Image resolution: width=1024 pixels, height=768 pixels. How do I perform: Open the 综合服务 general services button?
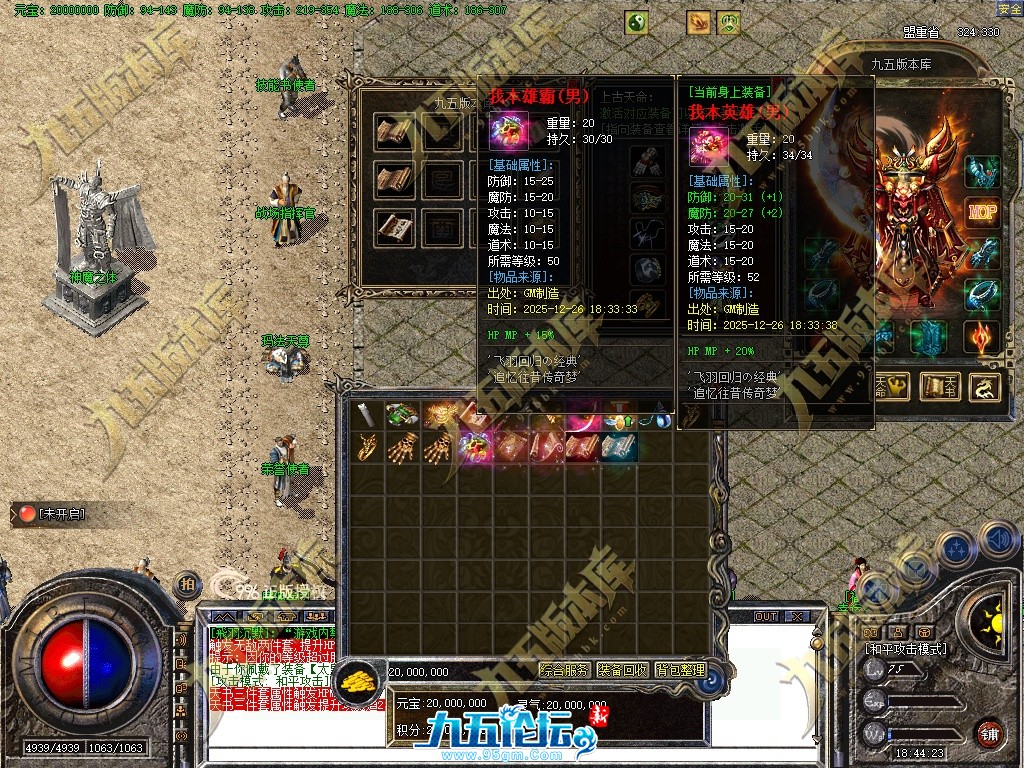click(564, 670)
